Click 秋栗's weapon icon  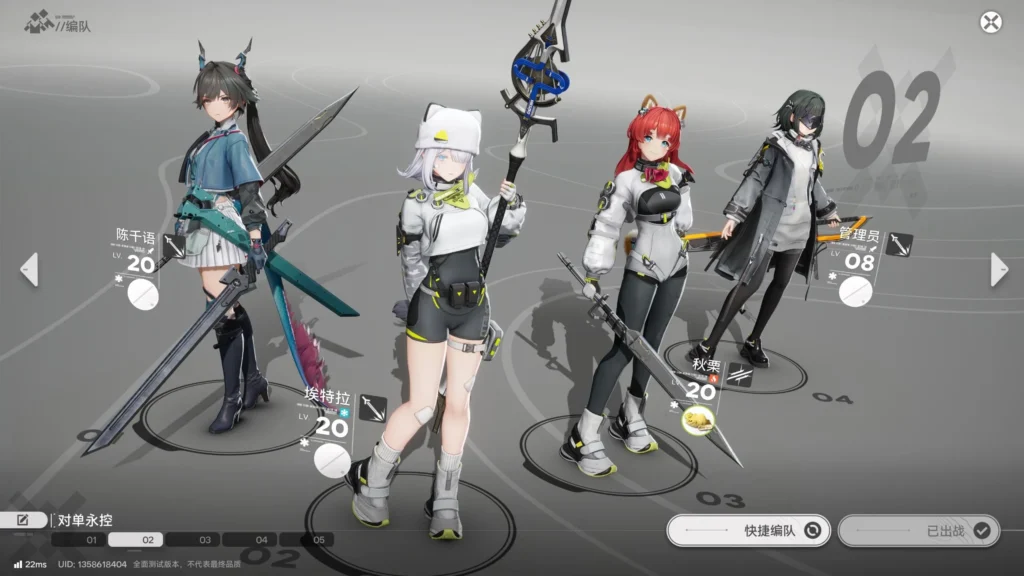[x=740, y=375]
